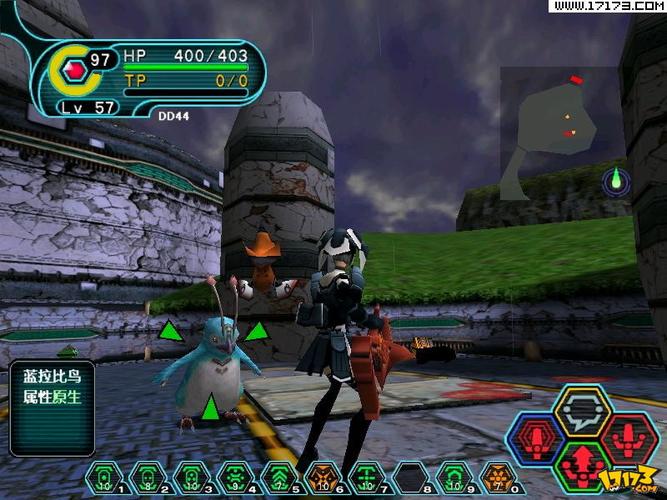Use the orange icon in slot 6
Image resolution: width=667 pixels, height=500 pixels.
[321, 476]
